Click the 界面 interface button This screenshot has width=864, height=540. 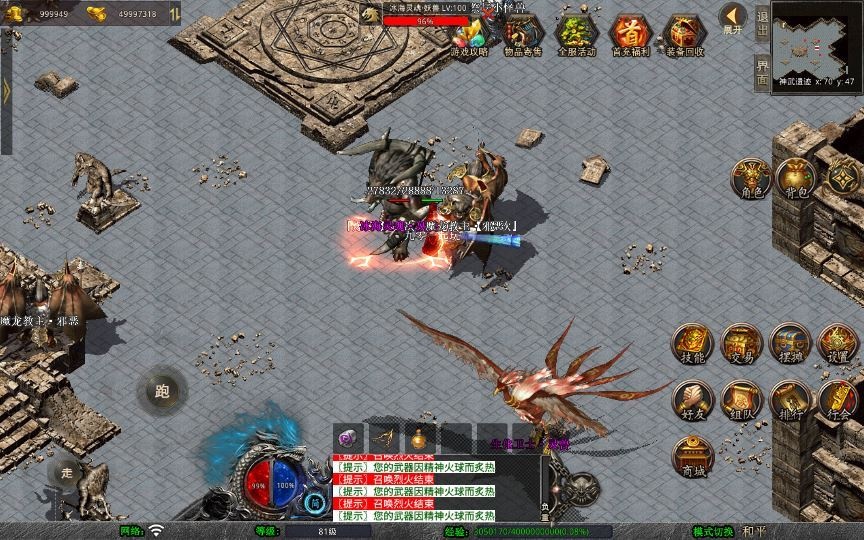(762, 75)
